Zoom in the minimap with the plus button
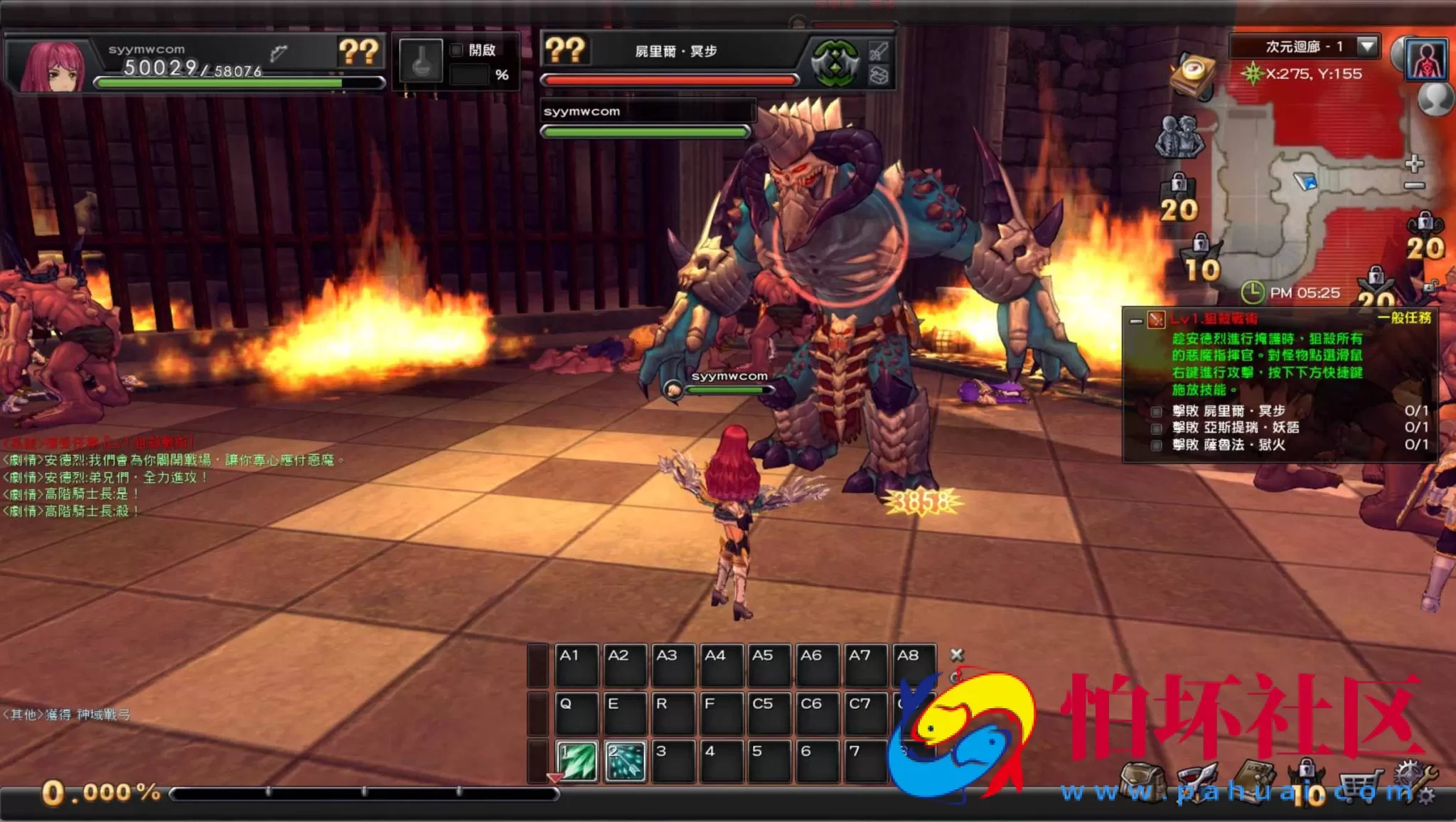 (1414, 164)
